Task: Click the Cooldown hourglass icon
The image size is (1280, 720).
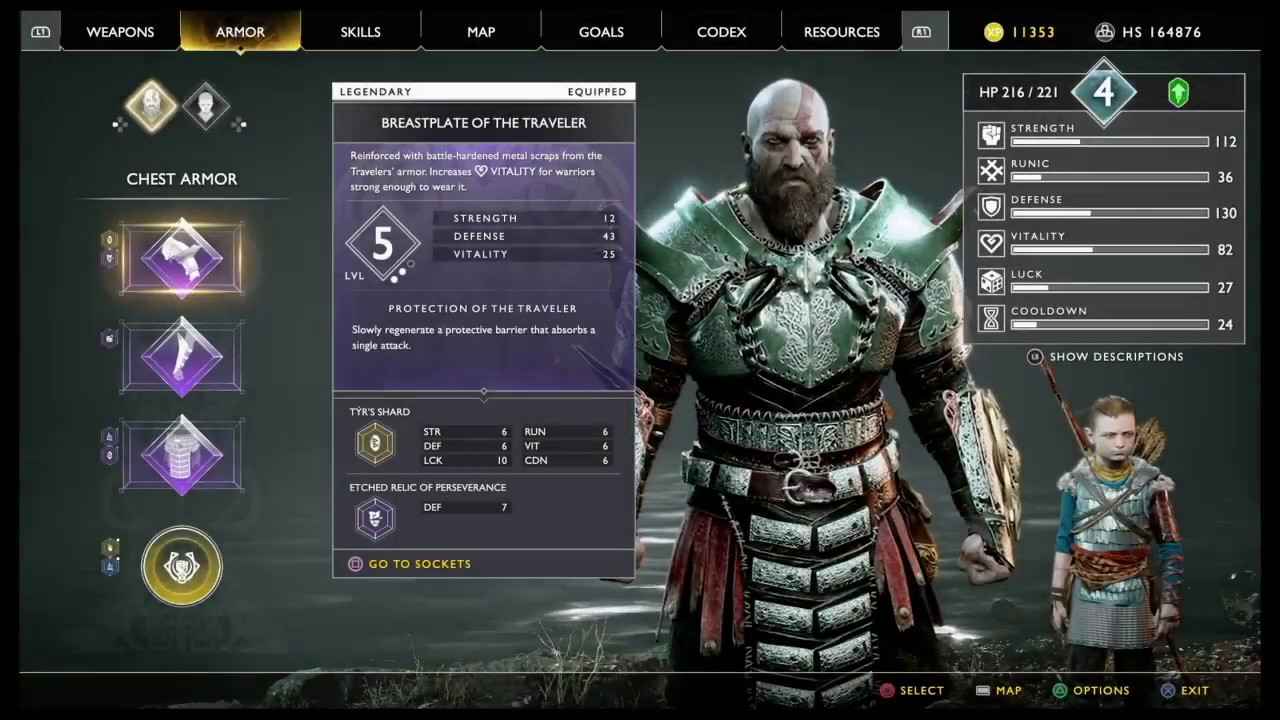Action: [991, 317]
